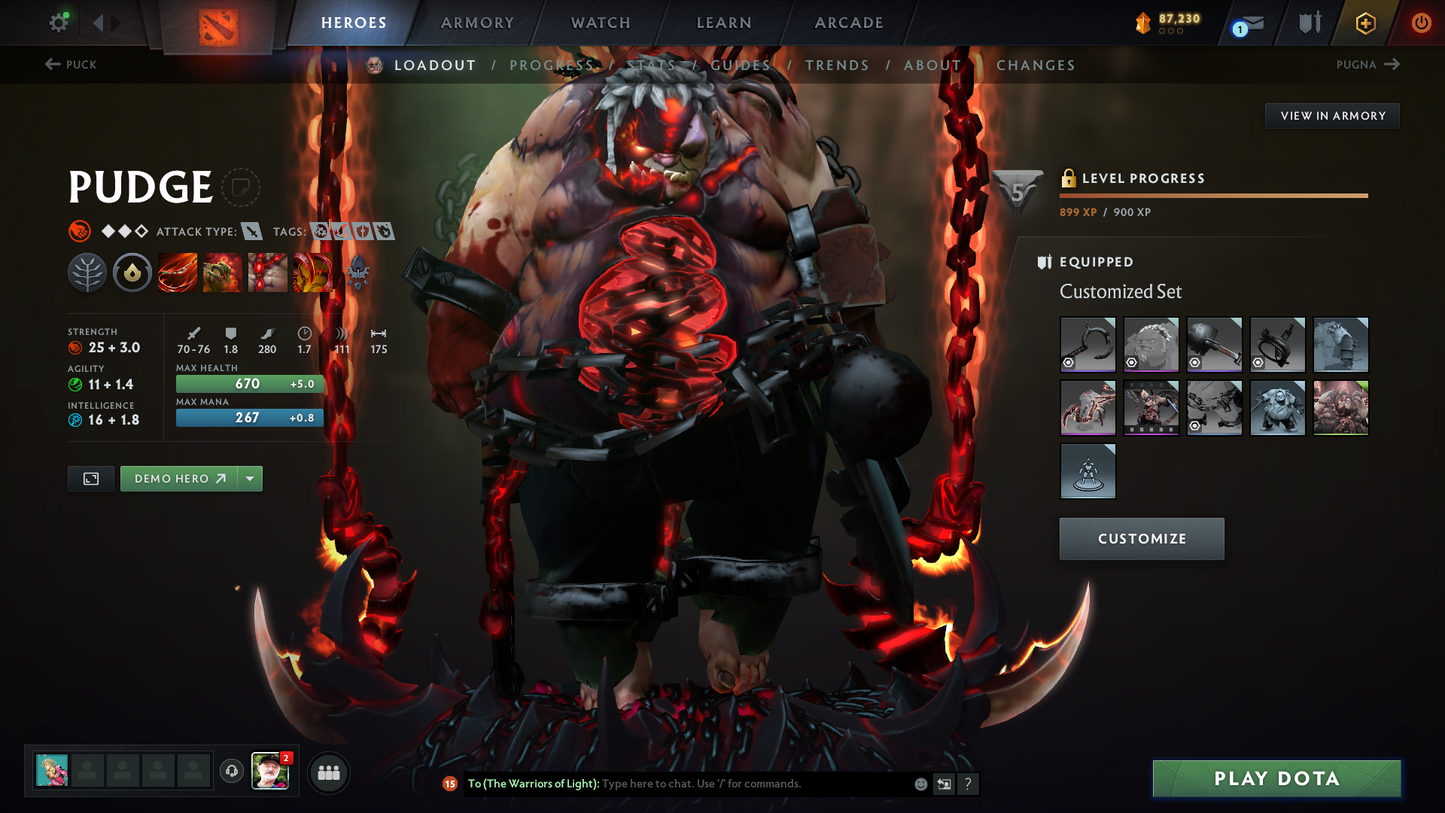Click the red power button
This screenshot has height=813, width=1445.
[x=1421, y=22]
